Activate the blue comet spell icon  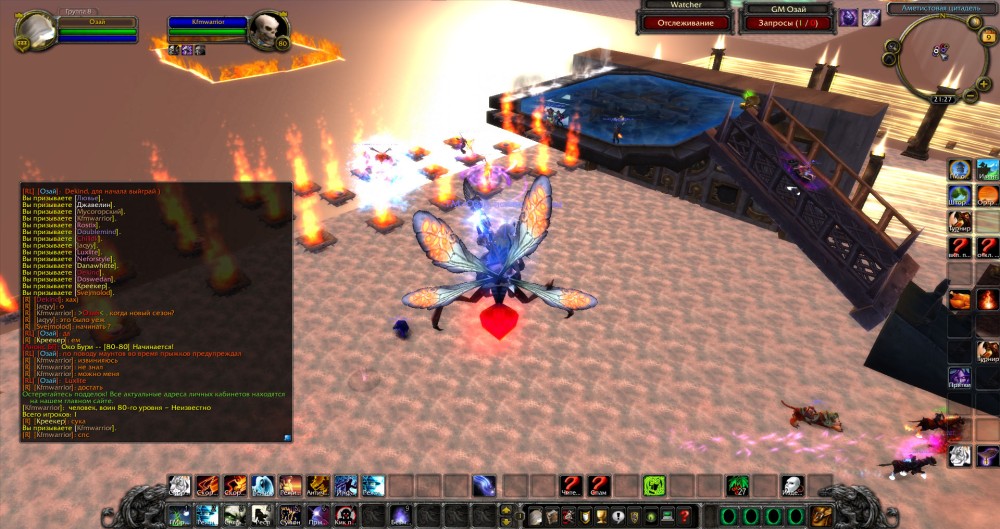click(484, 486)
